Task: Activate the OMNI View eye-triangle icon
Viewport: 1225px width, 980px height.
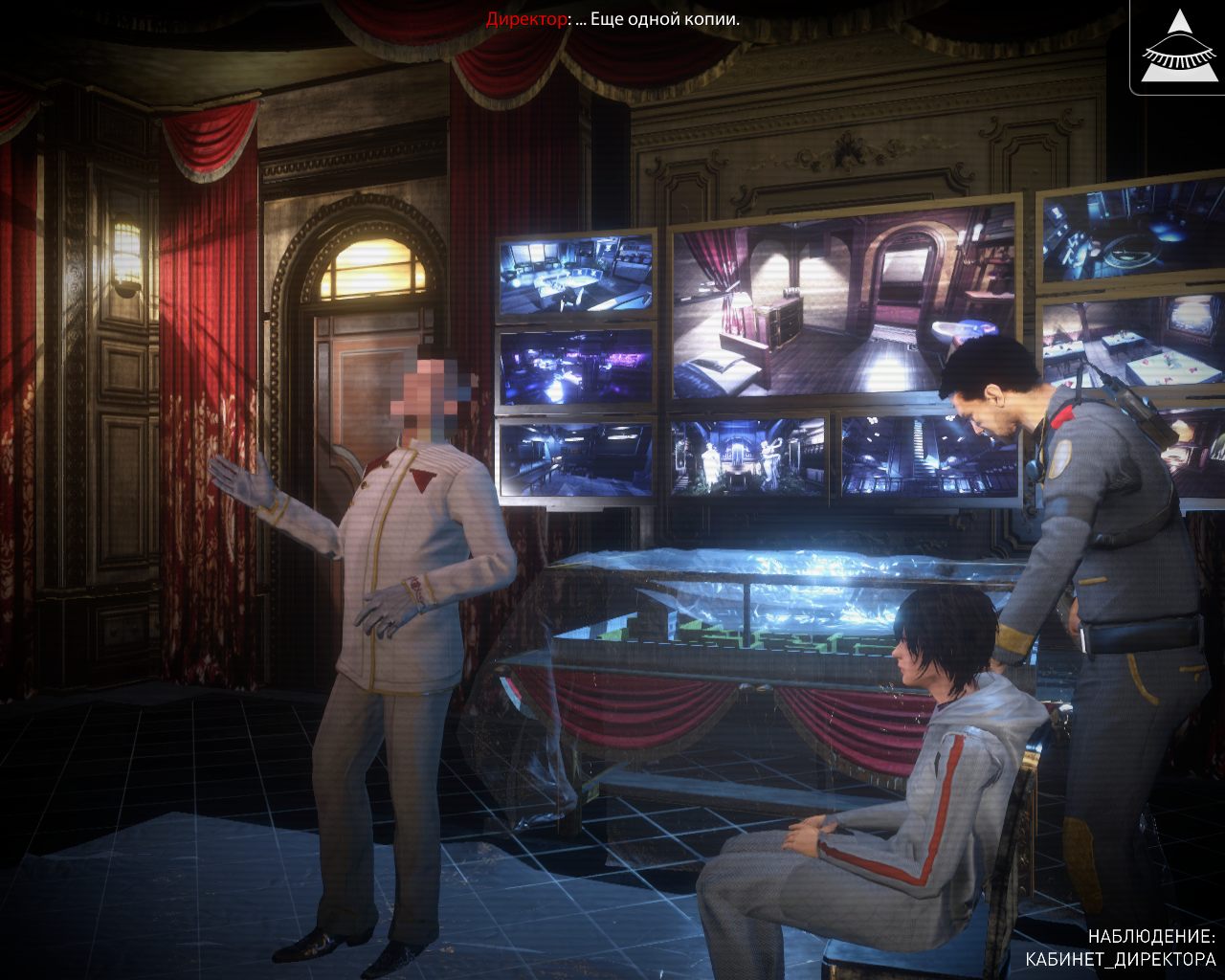Action: [1178, 47]
